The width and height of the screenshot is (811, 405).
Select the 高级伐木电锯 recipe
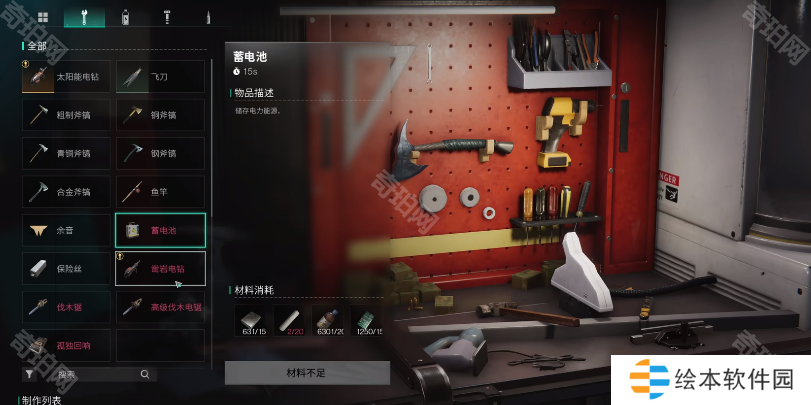point(160,307)
